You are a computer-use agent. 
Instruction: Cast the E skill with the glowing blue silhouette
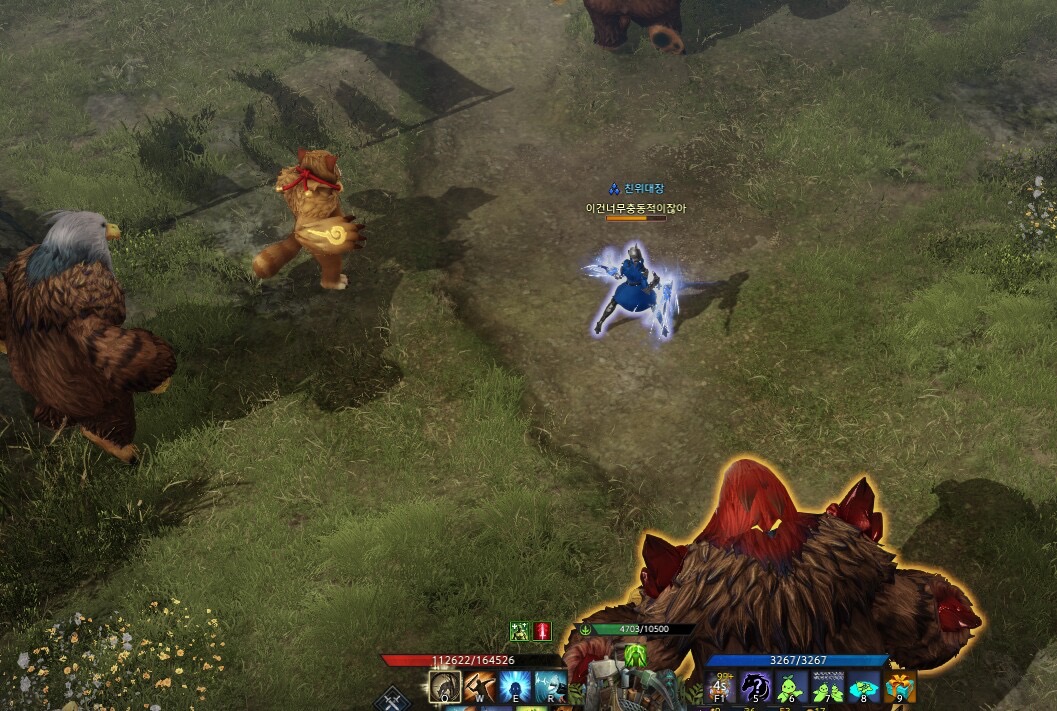[515, 687]
